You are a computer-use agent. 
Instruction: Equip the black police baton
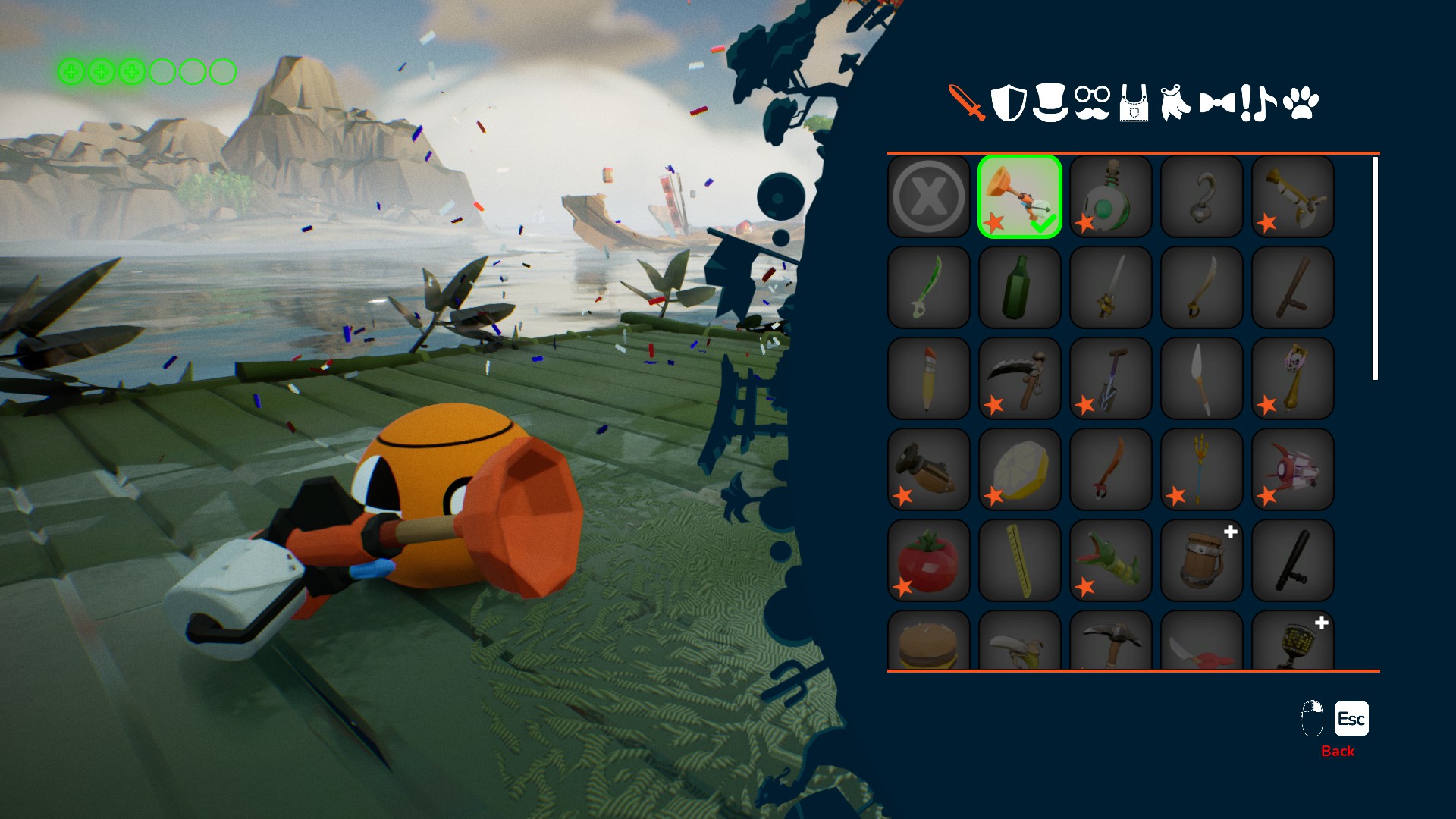pyautogui.click(x=1293, y=561)
